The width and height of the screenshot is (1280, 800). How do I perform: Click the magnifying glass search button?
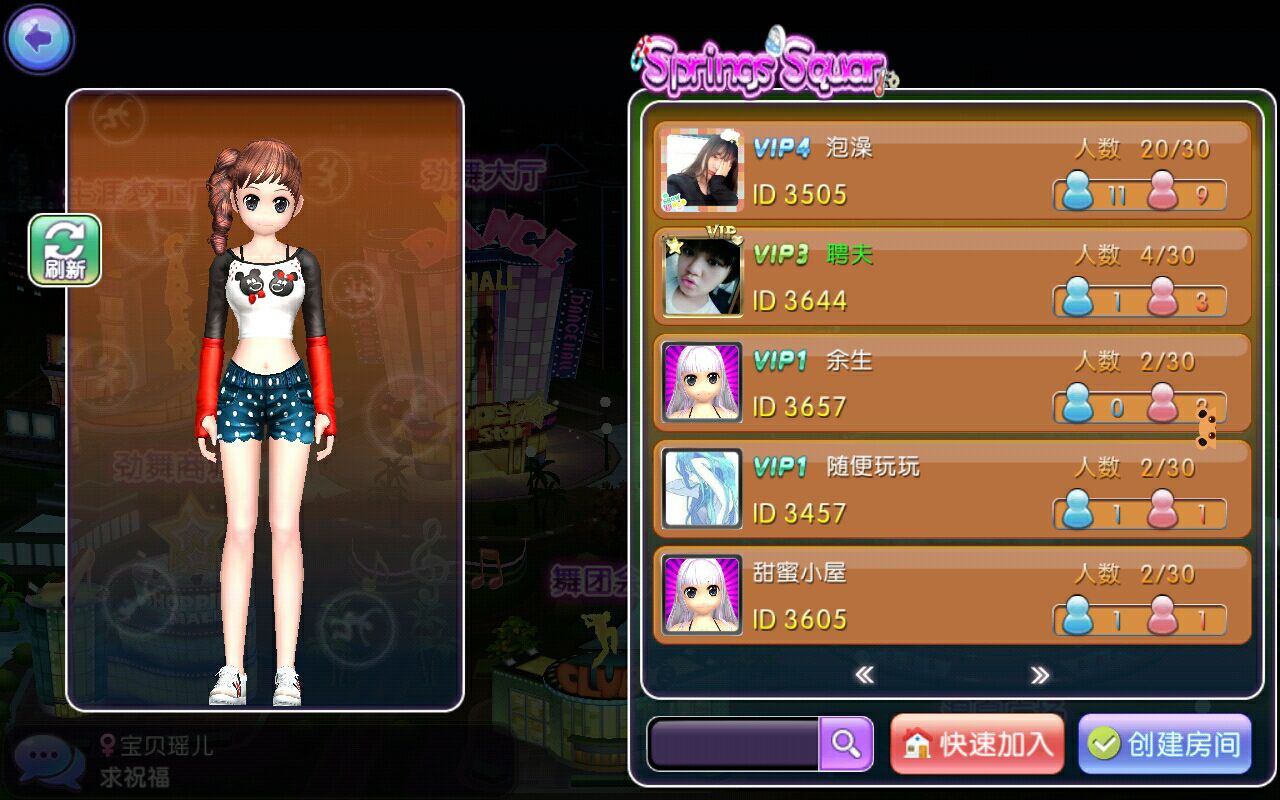point(846,744)
